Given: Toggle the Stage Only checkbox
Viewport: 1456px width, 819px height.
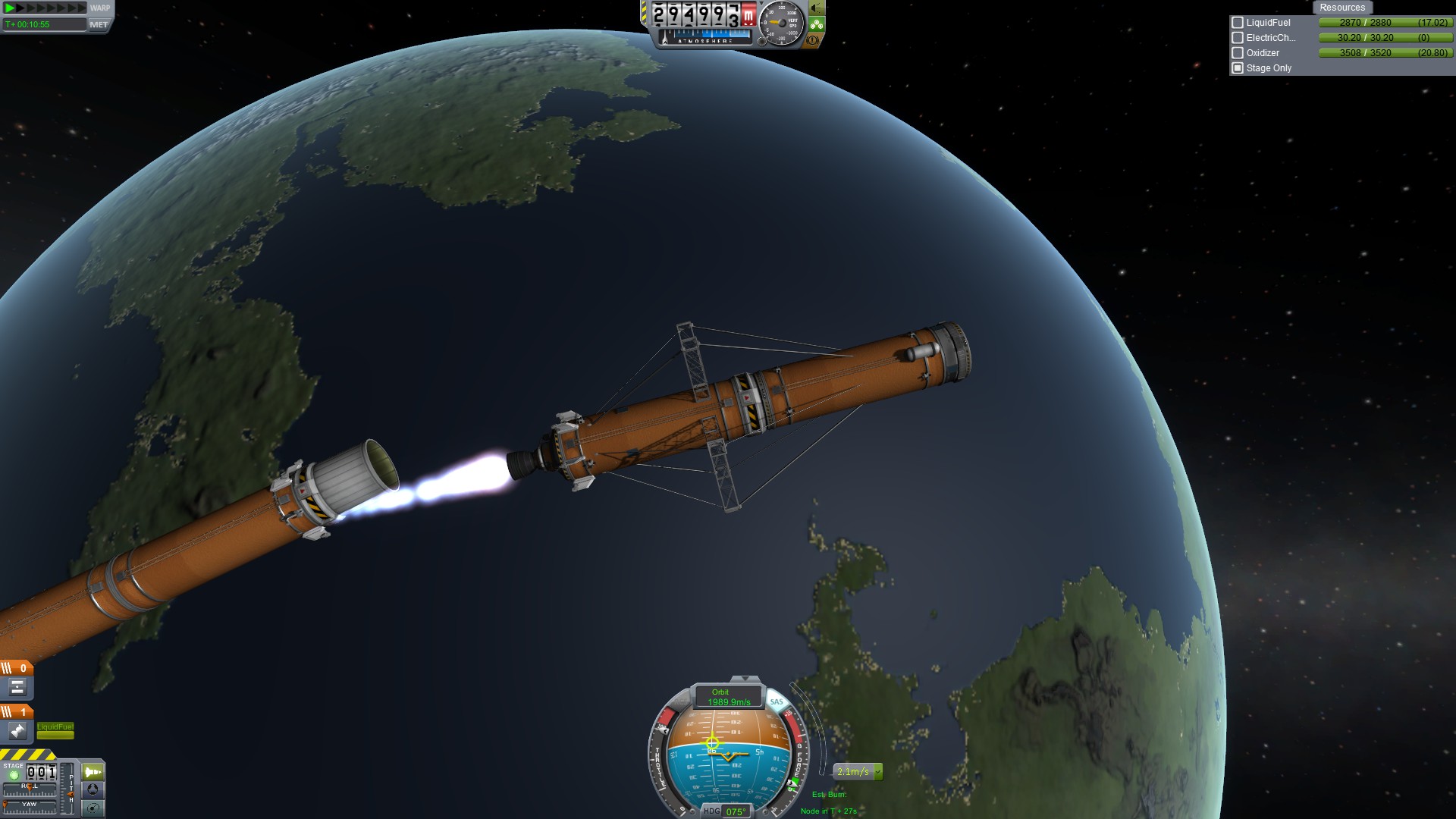Looking at the screenshot, I should 1238,68.
